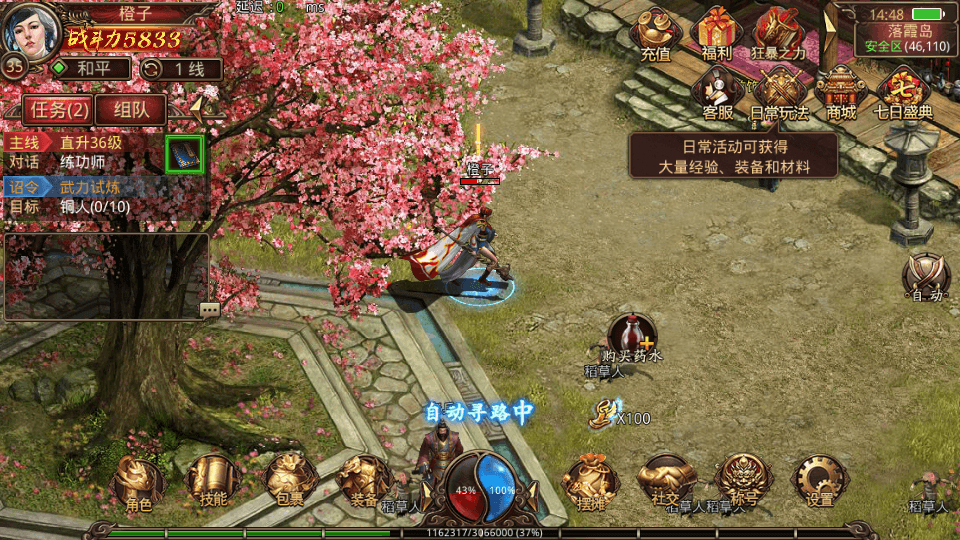The image size is (960, 540).
Task: Click 购买药水 buy potion icon
Action: click(632, 336)
